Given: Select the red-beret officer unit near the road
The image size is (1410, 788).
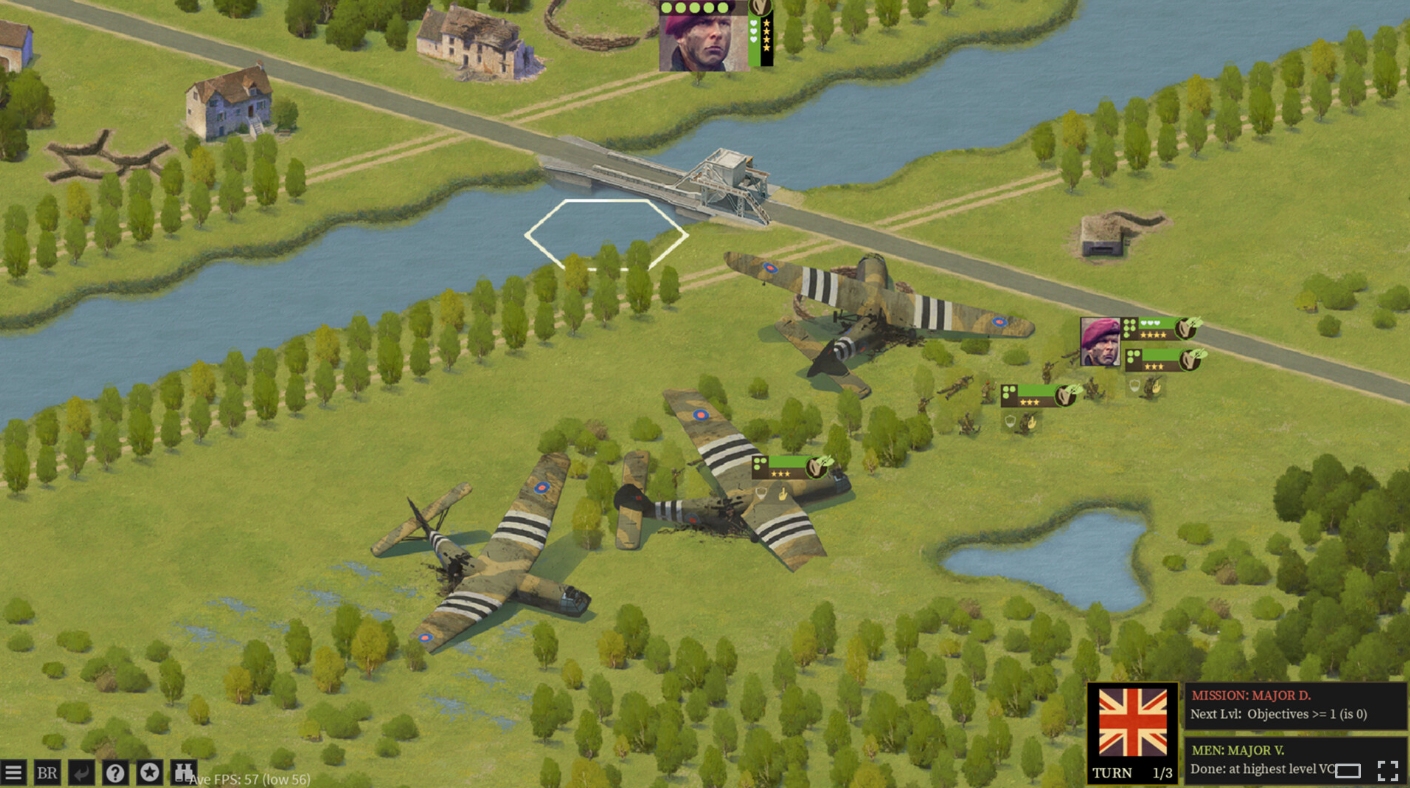Looking at the screenshot, I should (1100, 342).
